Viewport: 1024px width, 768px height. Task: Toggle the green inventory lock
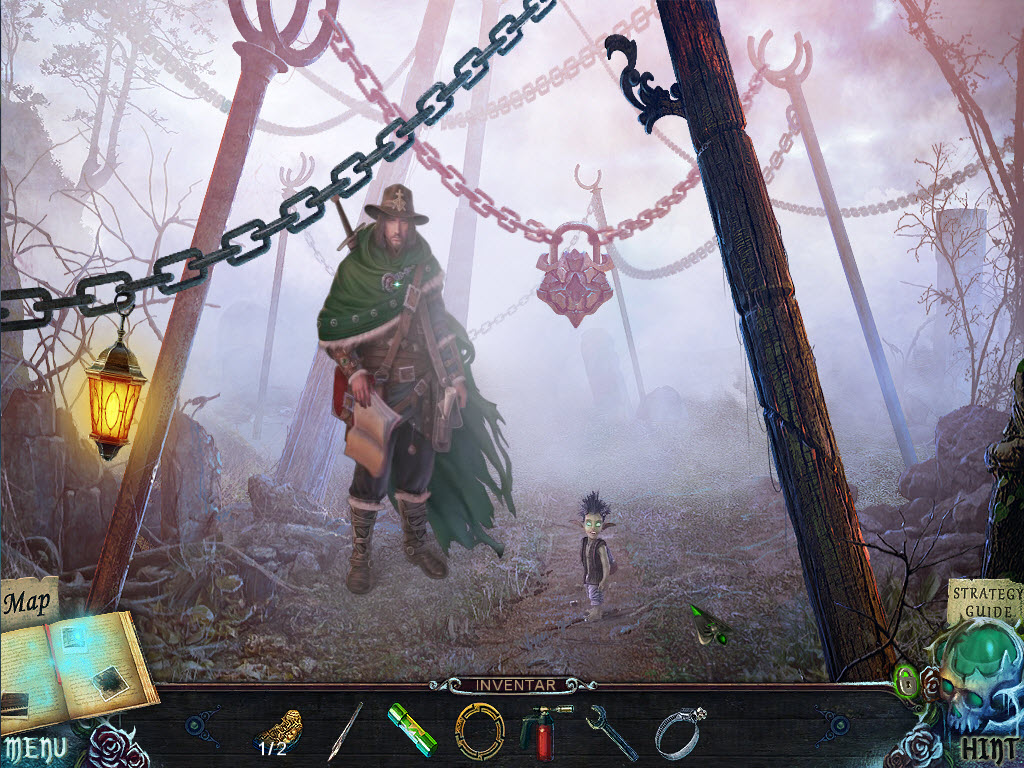coord(906,684)
